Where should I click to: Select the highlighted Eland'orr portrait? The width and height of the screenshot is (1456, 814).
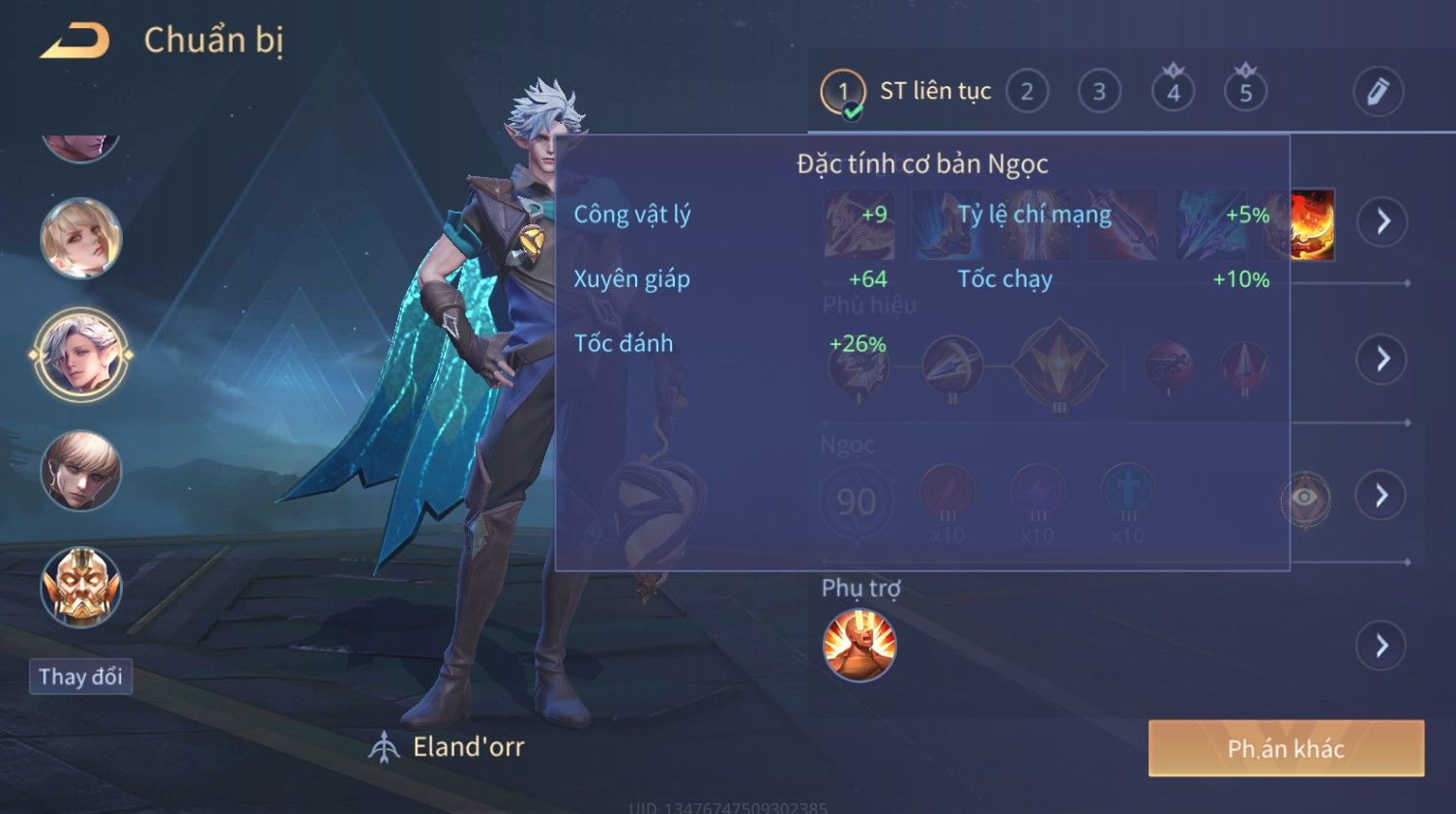click(x=81, y=355)
